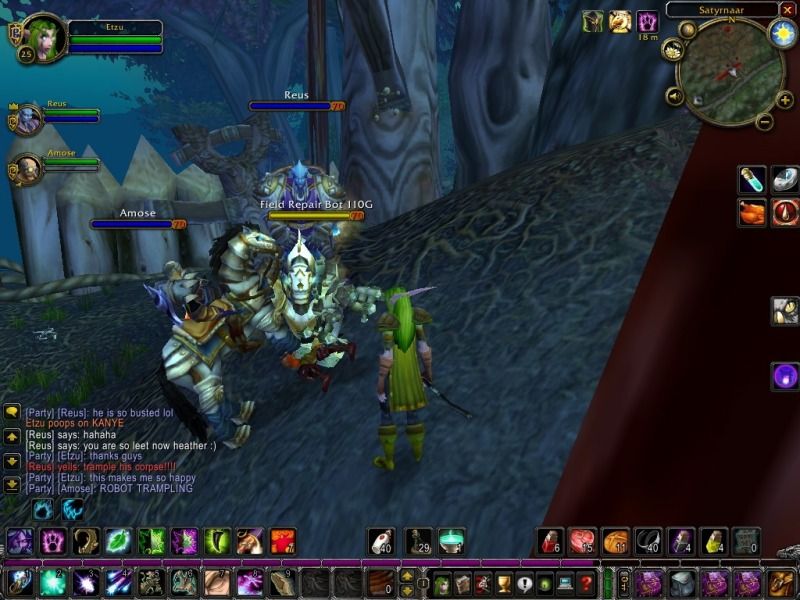Image resolution: width=800 pixels, height=600 pixels.
Task: Select Etzu's player portrait
Action: [42, 38]
